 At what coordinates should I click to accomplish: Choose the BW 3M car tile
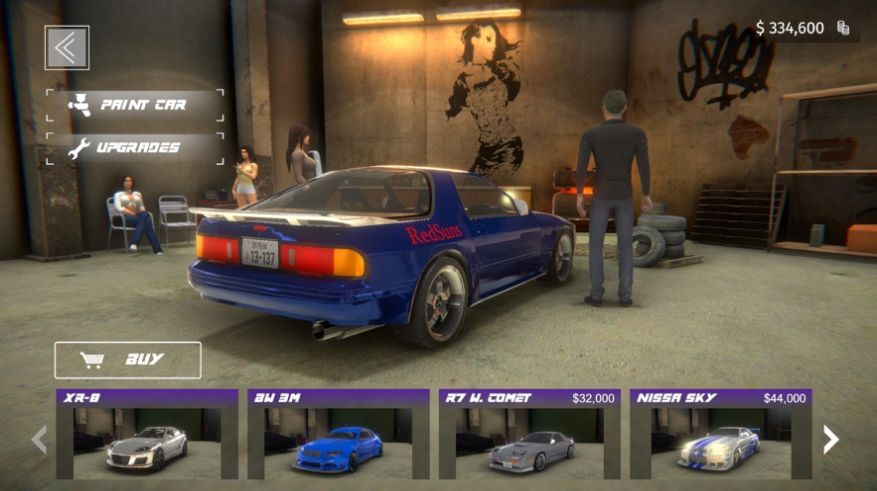tap(338, 435)
